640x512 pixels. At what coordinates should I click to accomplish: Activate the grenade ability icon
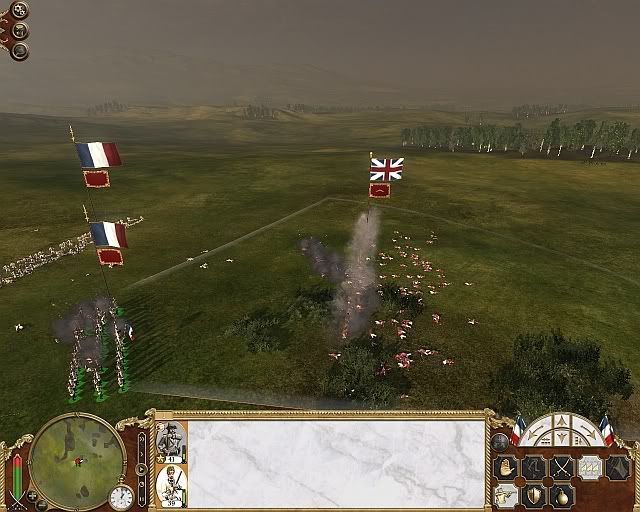[x=562, y=495]
